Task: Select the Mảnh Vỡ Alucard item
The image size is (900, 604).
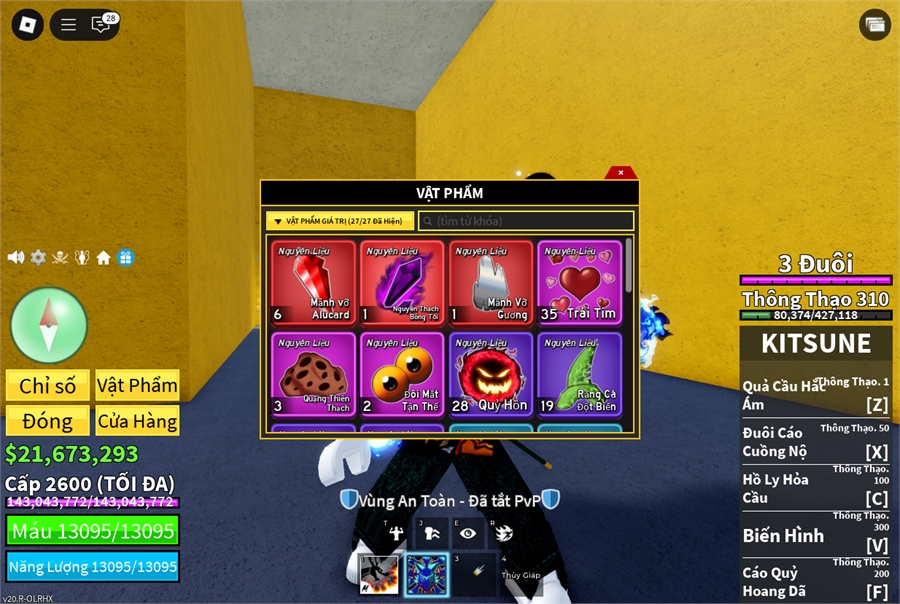Action: coord(314,284)
